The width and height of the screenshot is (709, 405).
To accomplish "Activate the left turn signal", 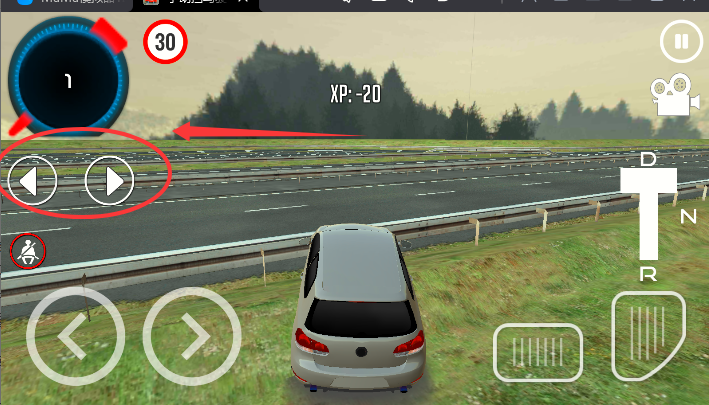I will tap(30, 181).
